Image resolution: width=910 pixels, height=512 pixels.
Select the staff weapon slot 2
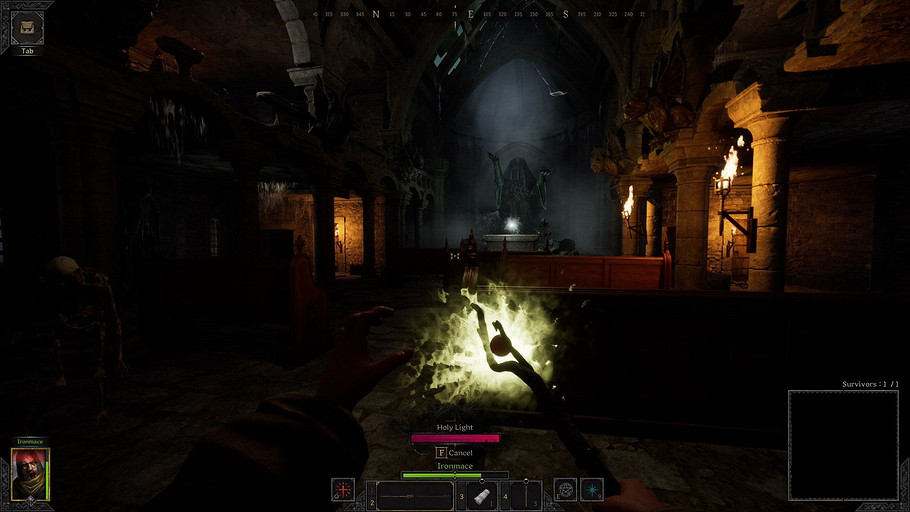[415, 495]
